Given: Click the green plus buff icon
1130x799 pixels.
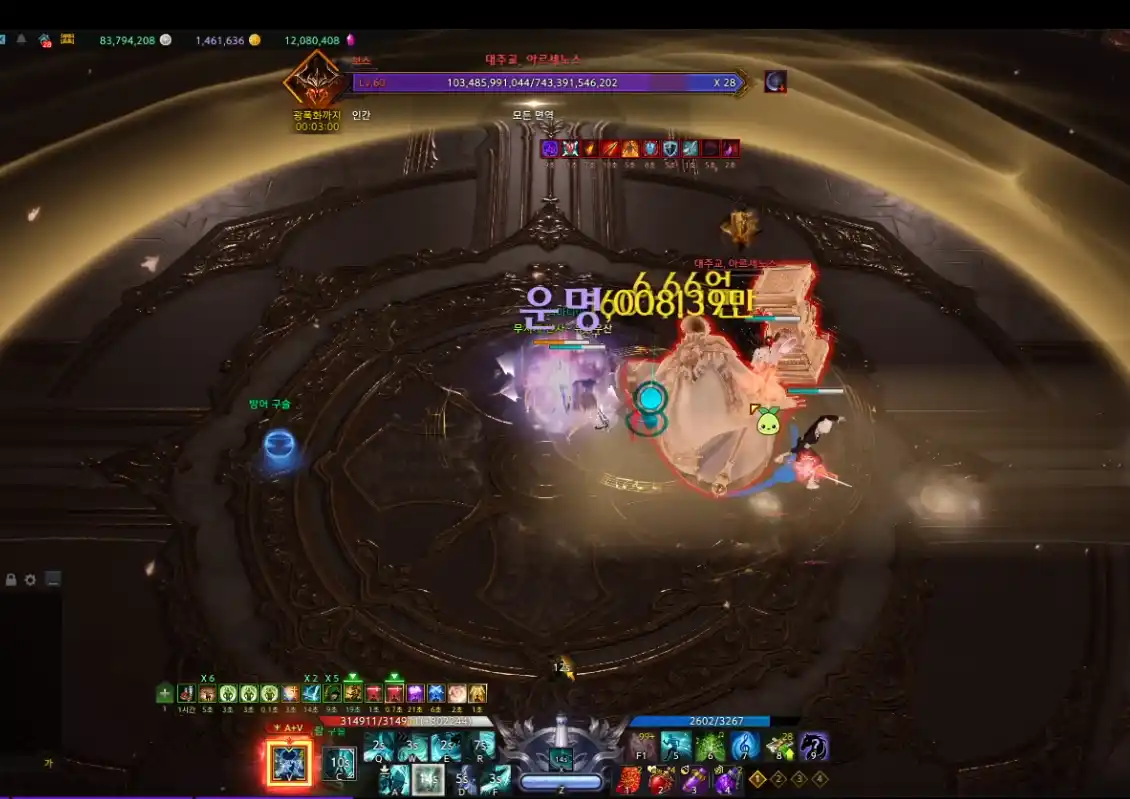Looking at the screenshot, I should pyautogui.click(x=164, y=693).
